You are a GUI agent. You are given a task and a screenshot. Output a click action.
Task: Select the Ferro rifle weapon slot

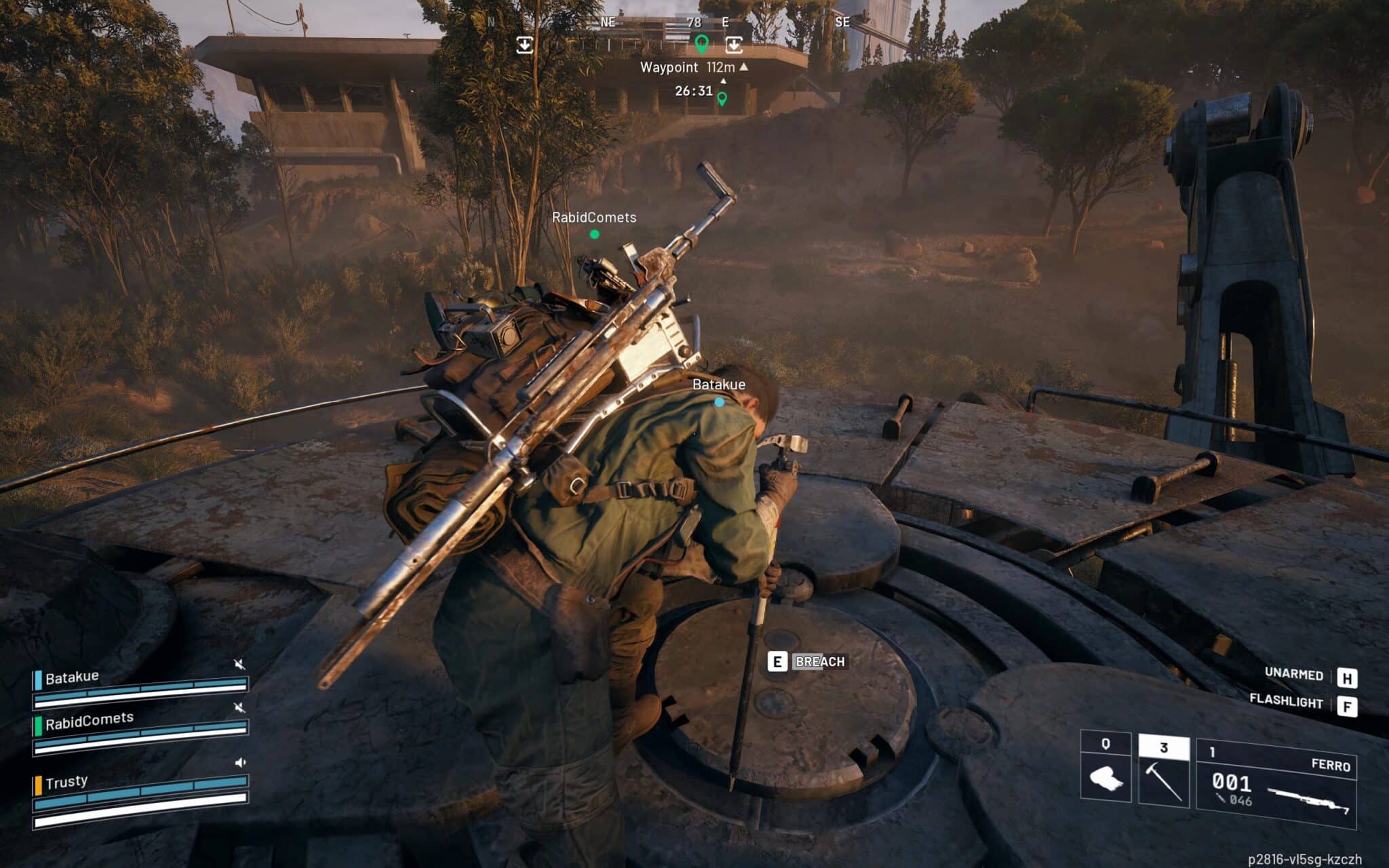click(1276, 784)
